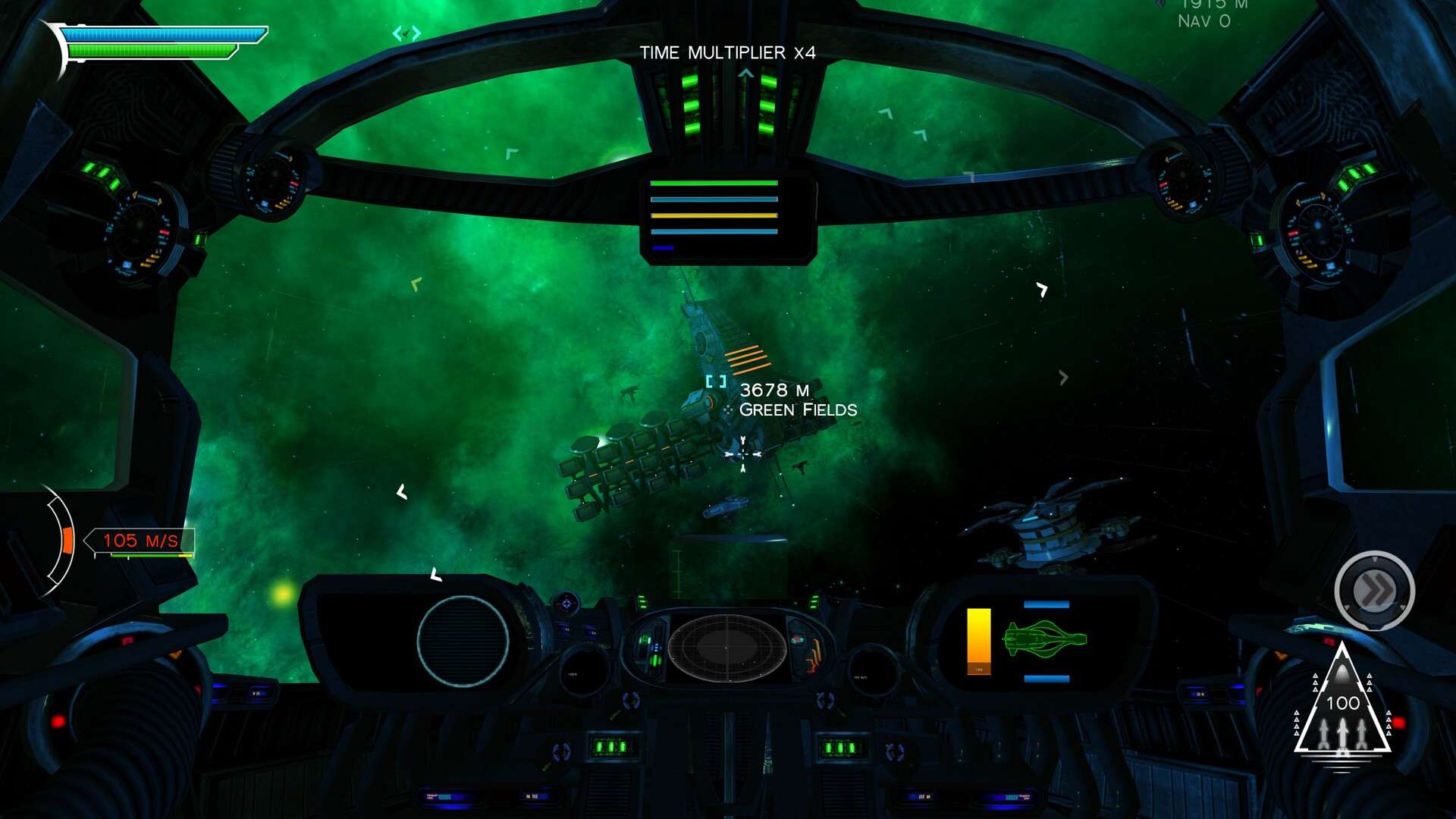The height and width of the screenshot is (819, 1456).
Task: Activate the double-chevron boost button
Action: (x=1374, y=590)
